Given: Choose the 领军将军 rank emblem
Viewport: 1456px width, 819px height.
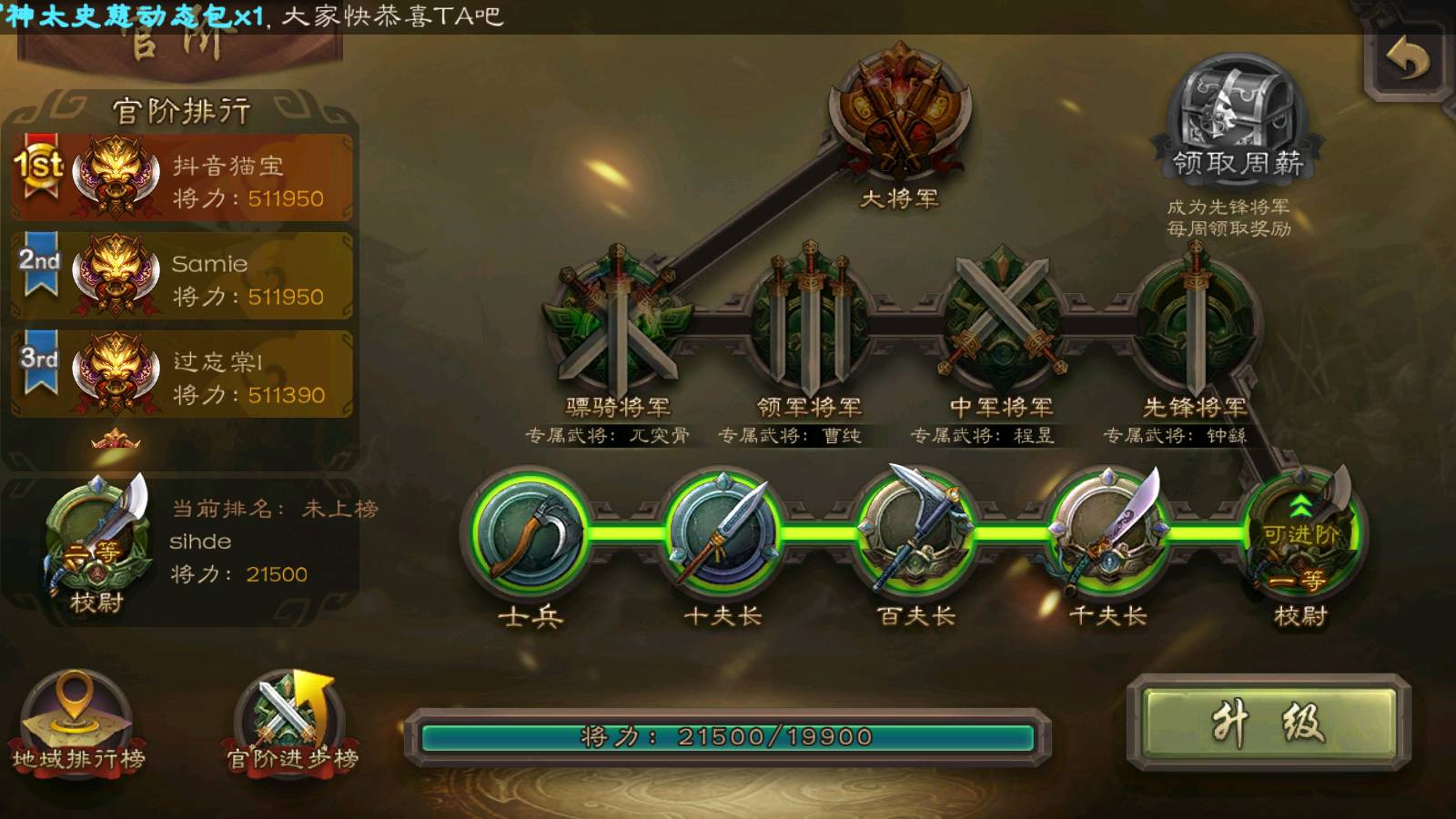Looking at the screenshot, I should (809, 320).
